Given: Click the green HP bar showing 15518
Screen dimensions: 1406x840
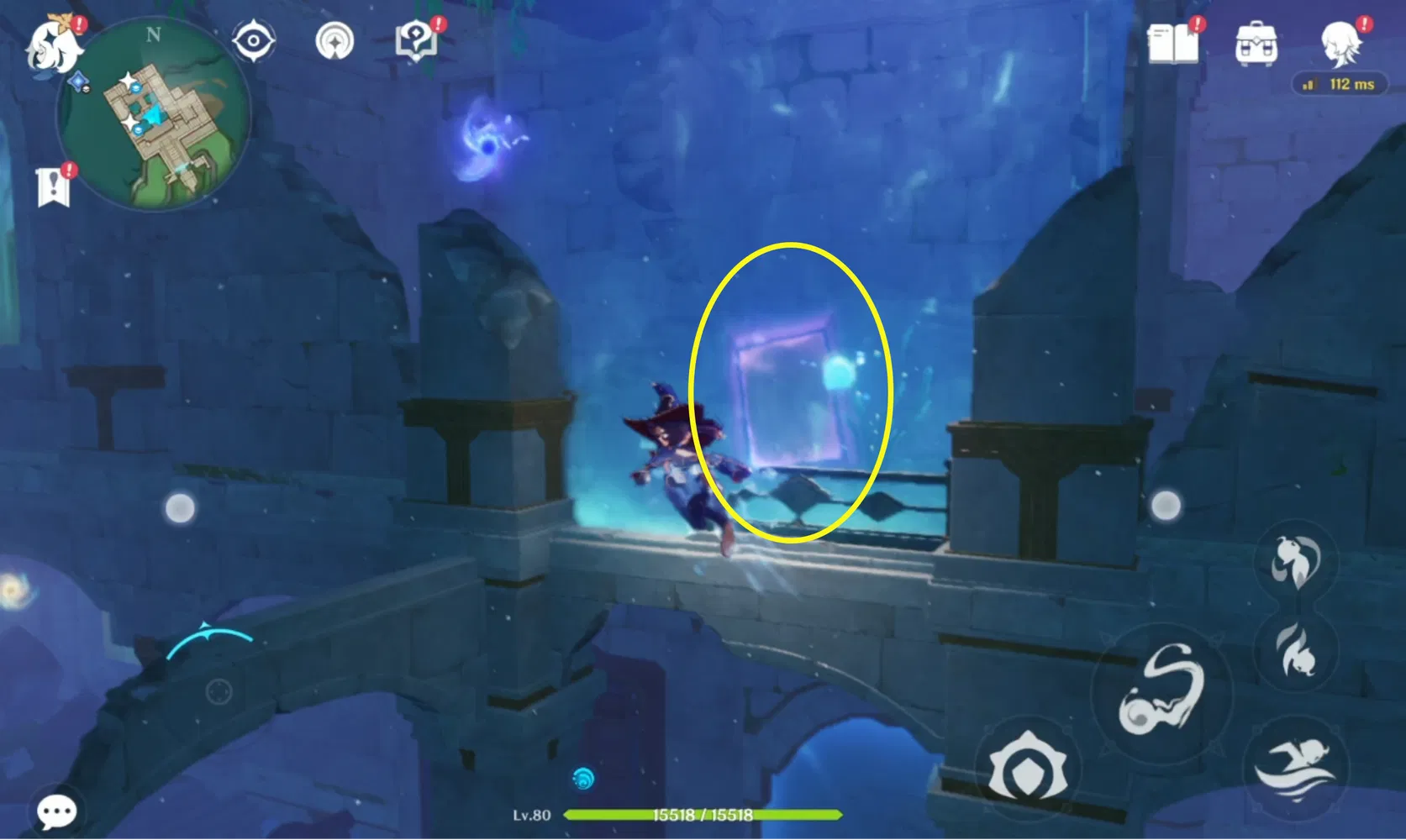Looking at the screenshot, I should pyautogui.click(x=704, y=815).
